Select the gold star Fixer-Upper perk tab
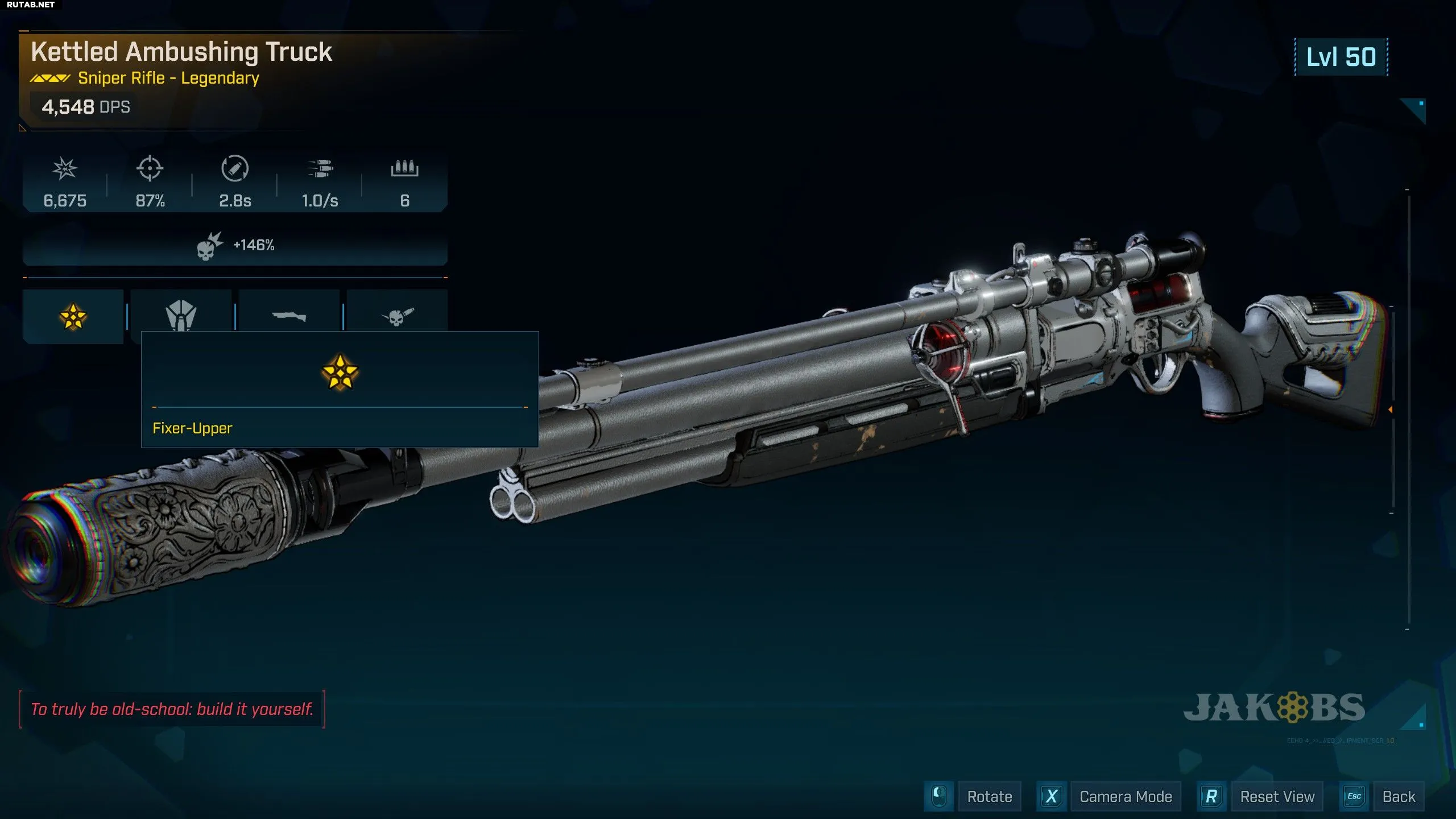The width and height of the screenshot is (1456, 819). (73, 316)
